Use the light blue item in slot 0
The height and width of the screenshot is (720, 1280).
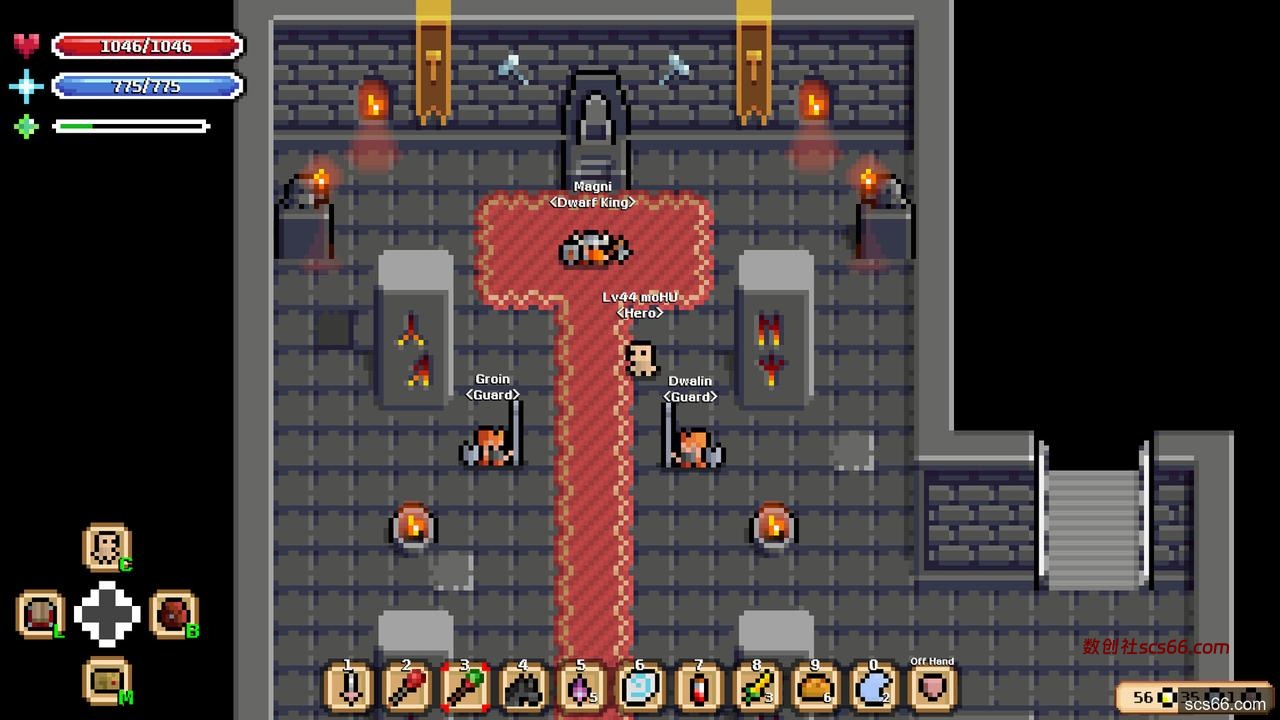(873, 689)
